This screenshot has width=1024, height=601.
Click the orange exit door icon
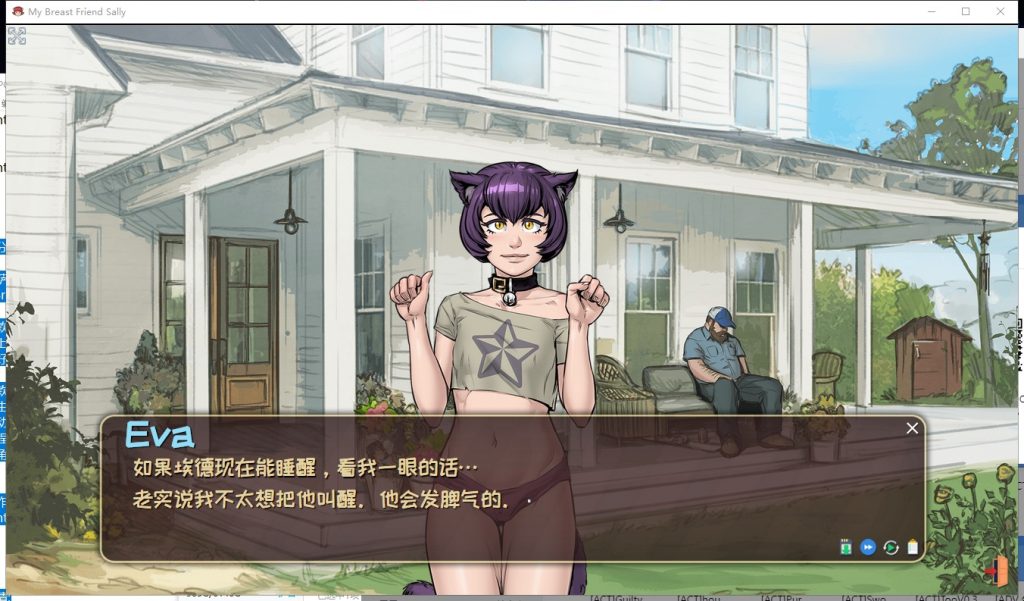(x=996, y=571)
